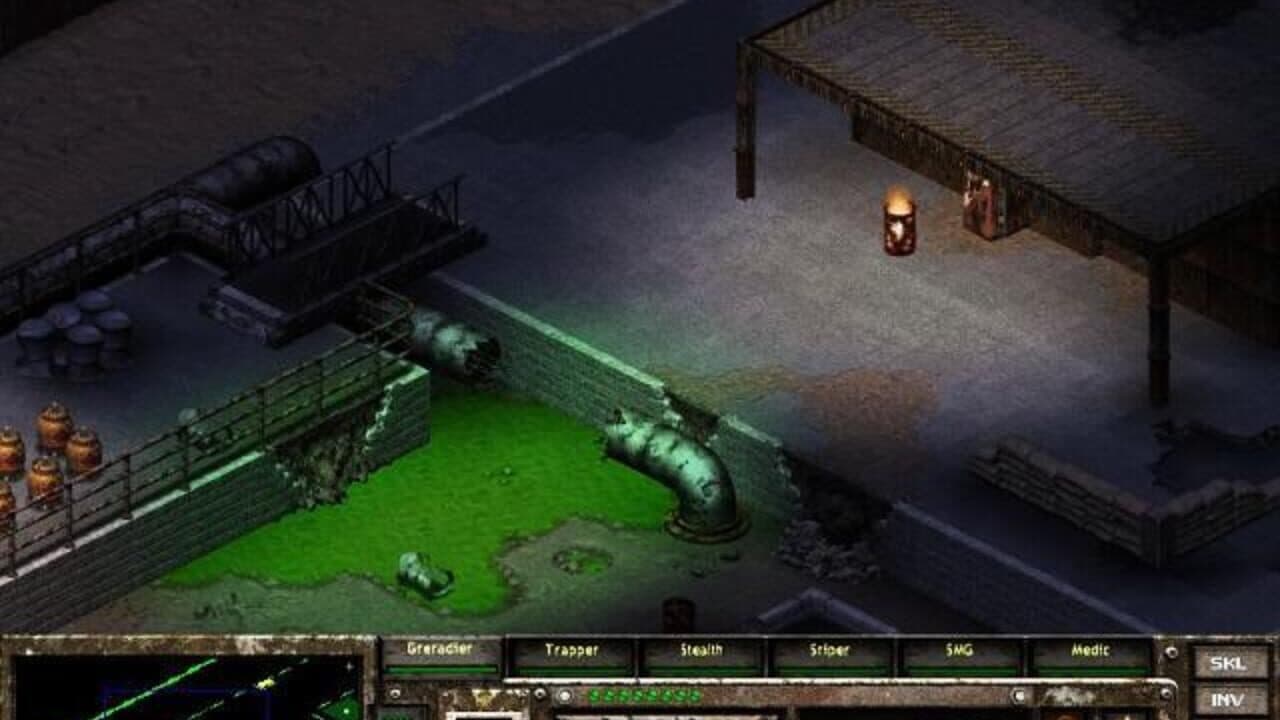Click the green action point indicators
This screenshot has width=1280, height=720.
pyautogui.click(x=645, y=695)
